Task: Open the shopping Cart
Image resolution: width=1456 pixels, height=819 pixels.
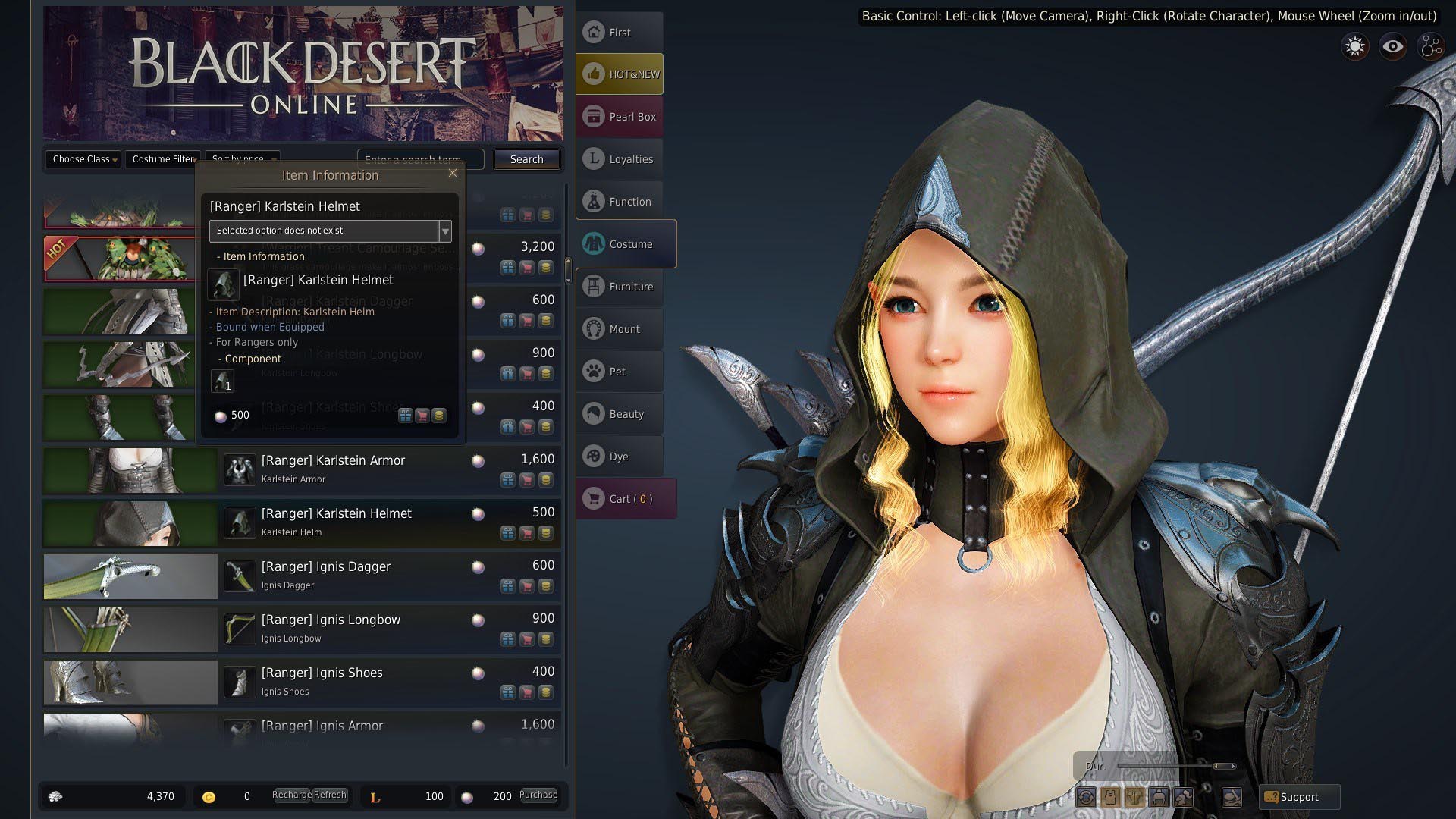Action: tap(626, 499)
